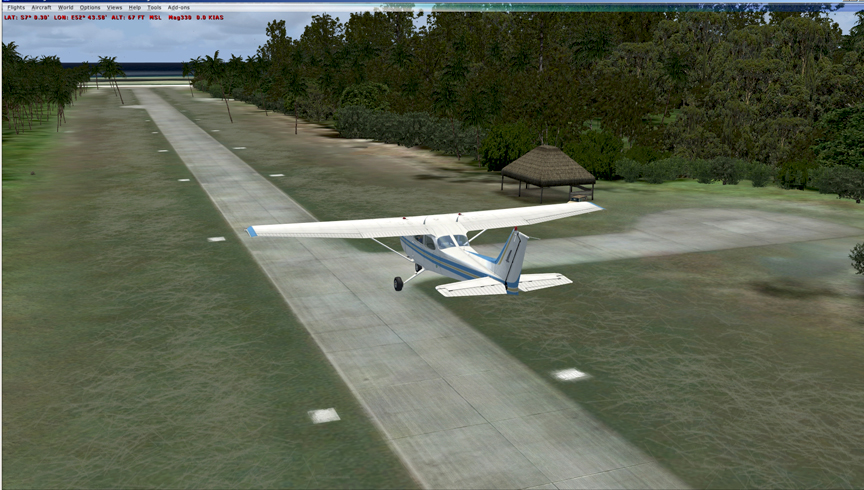Viewport: 864px width, 490px height.
Task: Open the Options menu
Action: pyautogui.click(x=90, y=7)
